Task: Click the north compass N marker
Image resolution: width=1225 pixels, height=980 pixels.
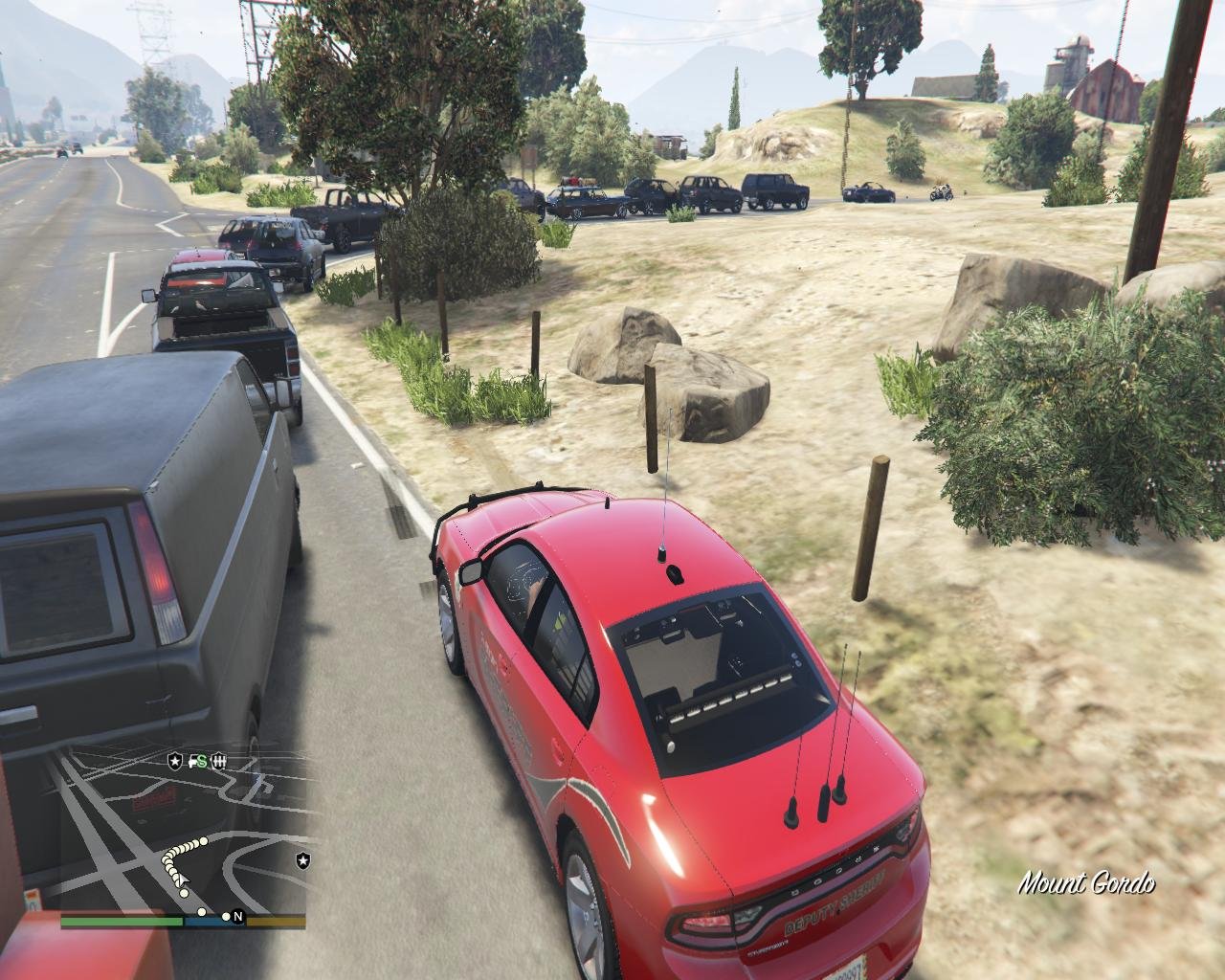Action: coord(237,917)
